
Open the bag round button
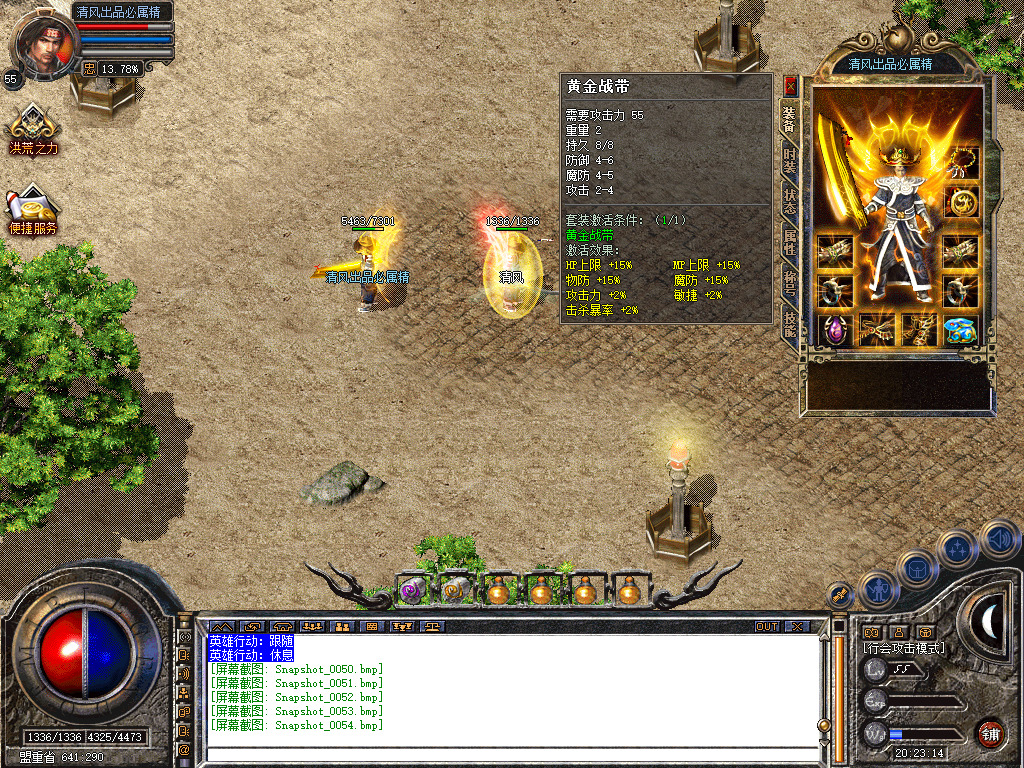tap(917, 567)
